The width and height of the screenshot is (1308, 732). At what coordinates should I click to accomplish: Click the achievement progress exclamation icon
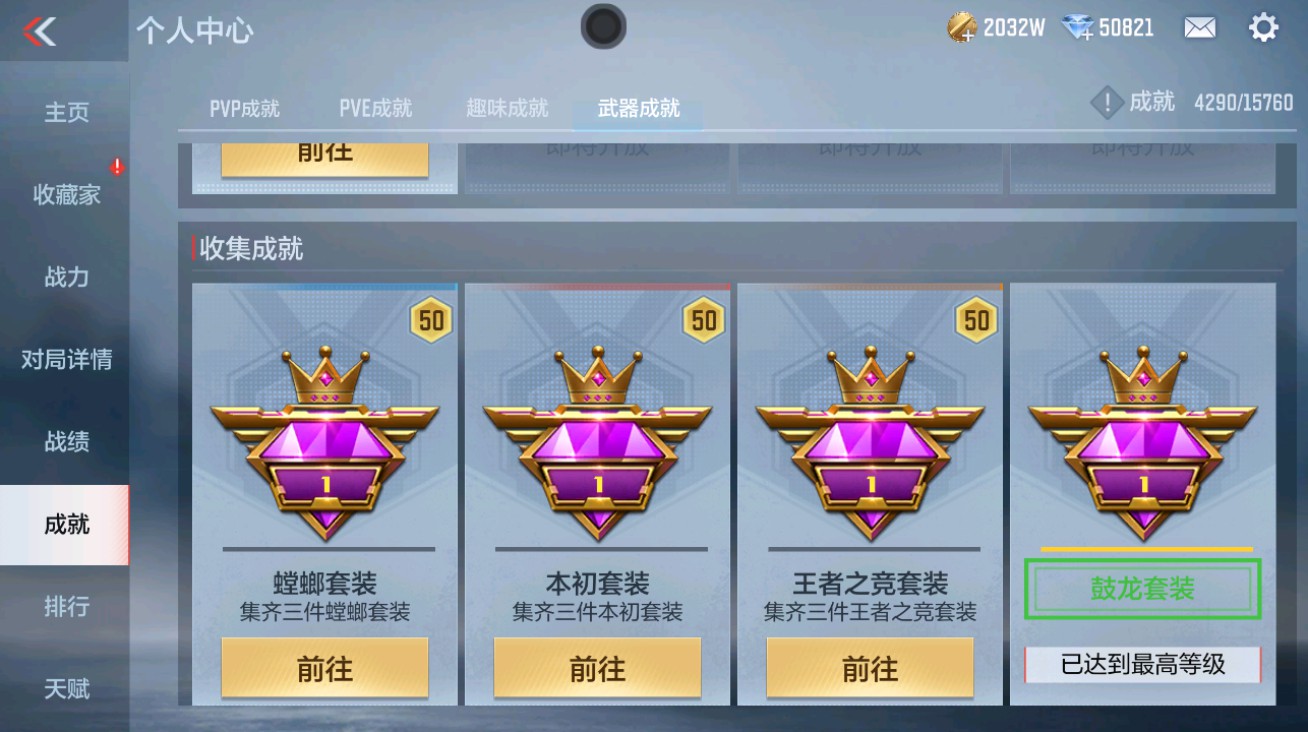(x=1106, y=100)
